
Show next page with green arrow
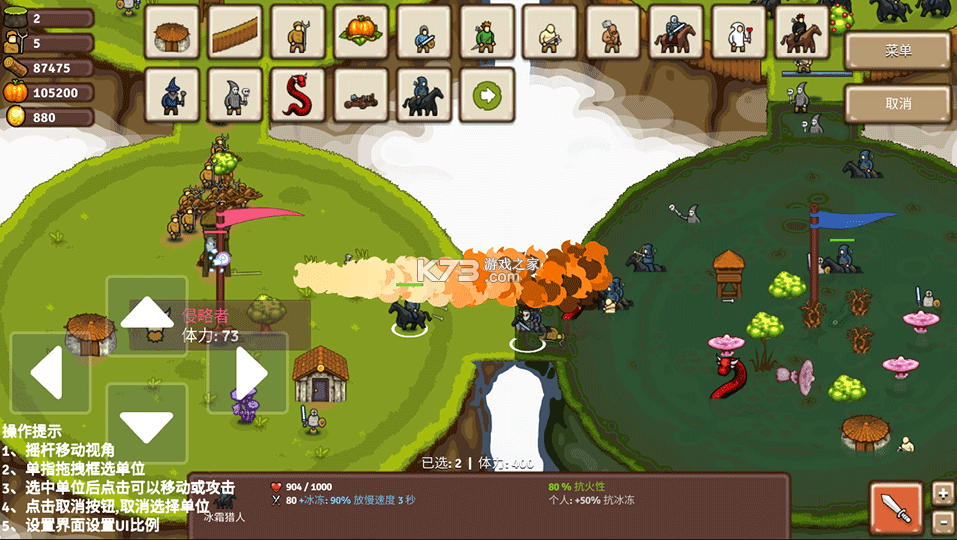point(487,95)
